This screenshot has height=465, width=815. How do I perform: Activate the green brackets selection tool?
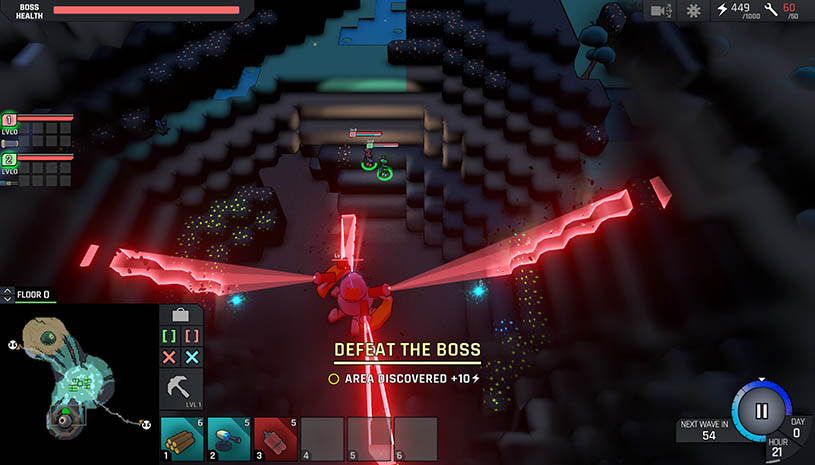point(169,337)
